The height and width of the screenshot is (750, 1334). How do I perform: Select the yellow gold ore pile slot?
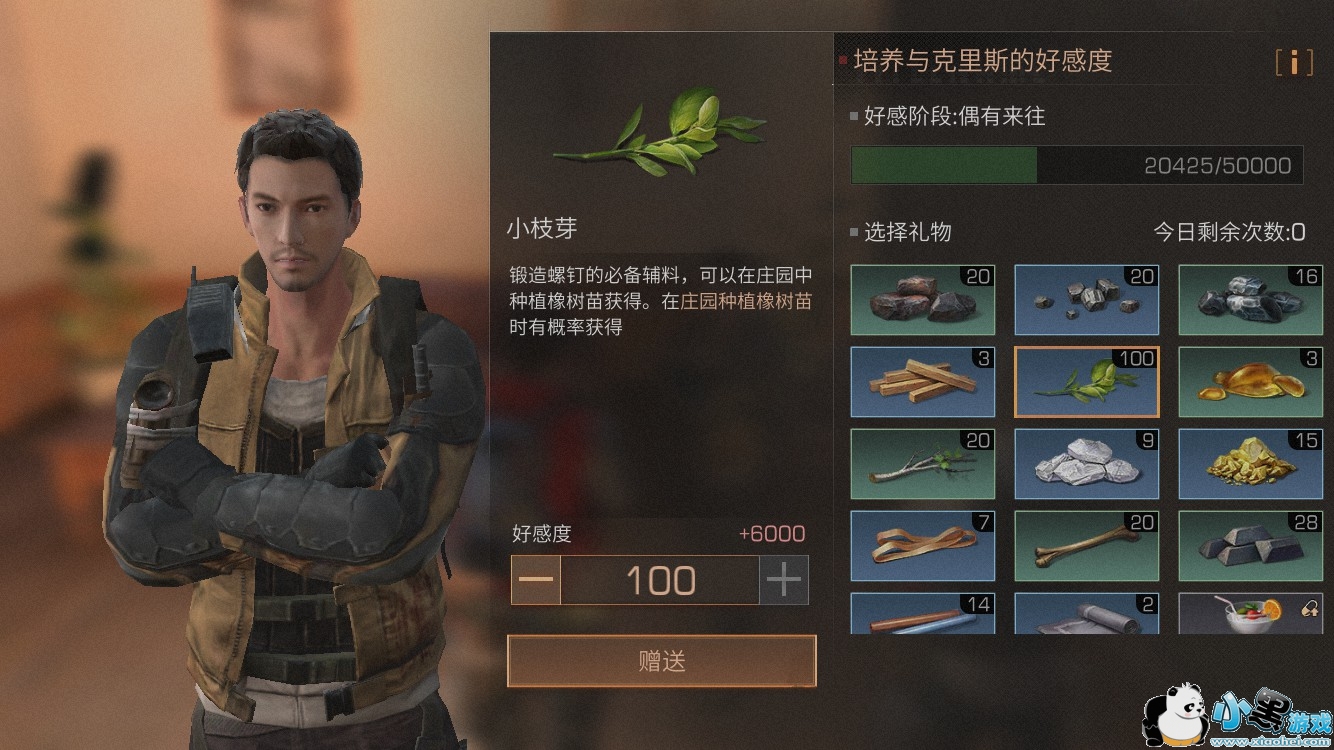coord(1251,463)
